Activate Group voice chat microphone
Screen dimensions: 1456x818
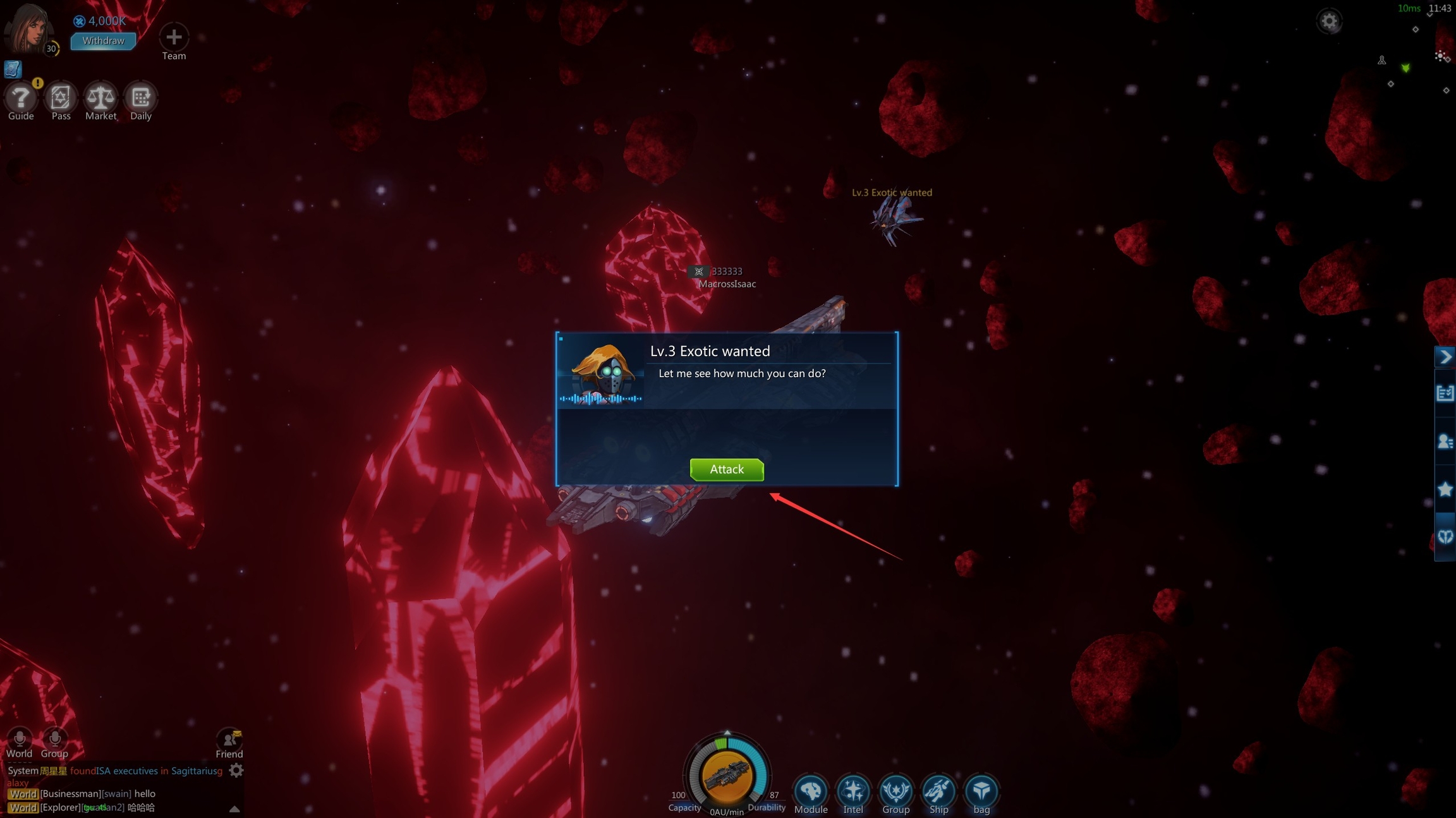pos(54,738)
